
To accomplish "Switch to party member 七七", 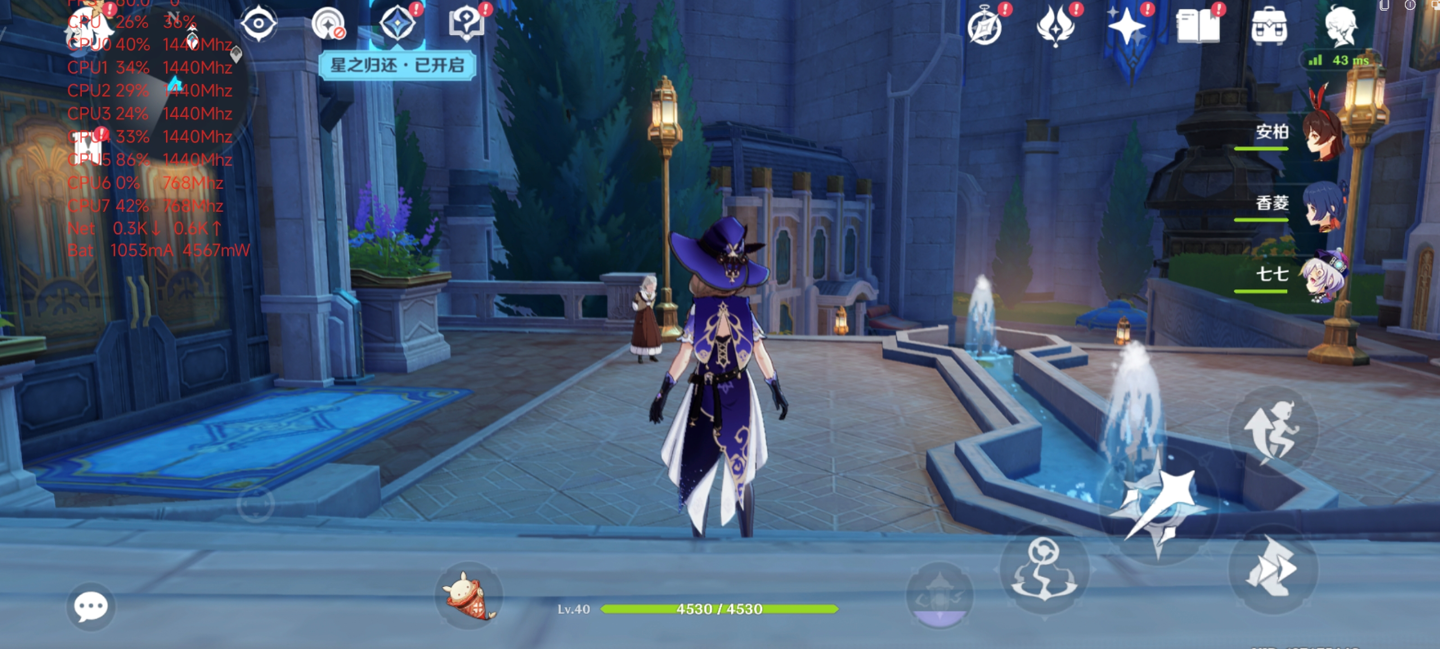I will click(x=1322, y=275).
